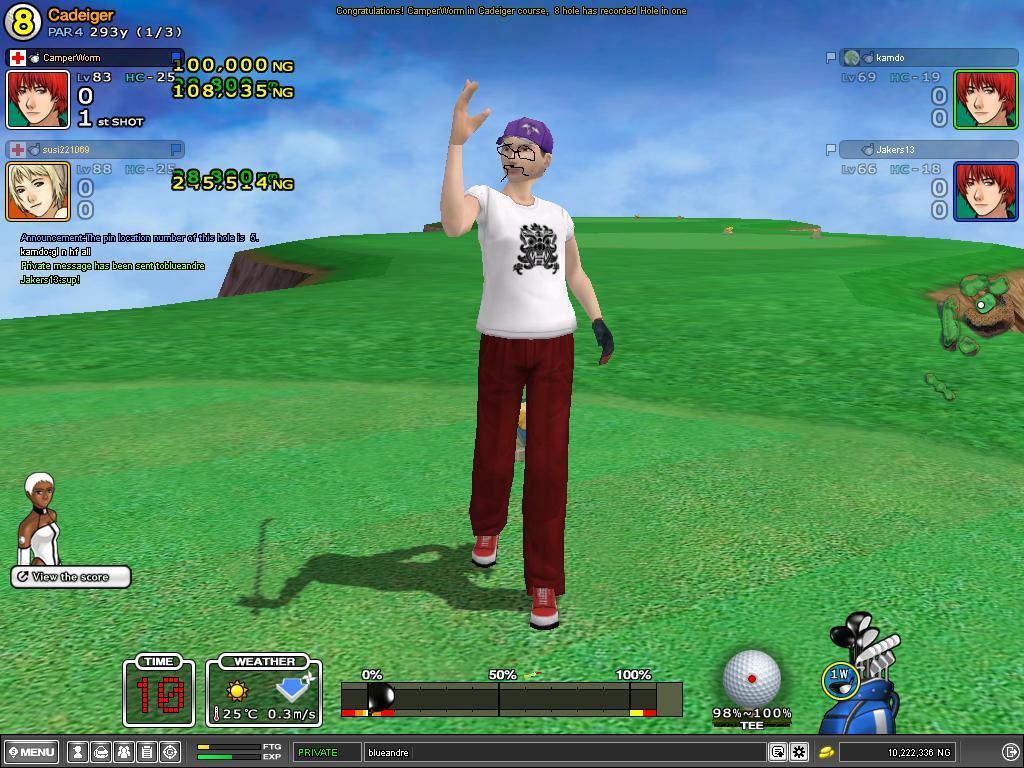Click the caddie character icon
The width and height of the screenshot is (1024, 768).
40,520
